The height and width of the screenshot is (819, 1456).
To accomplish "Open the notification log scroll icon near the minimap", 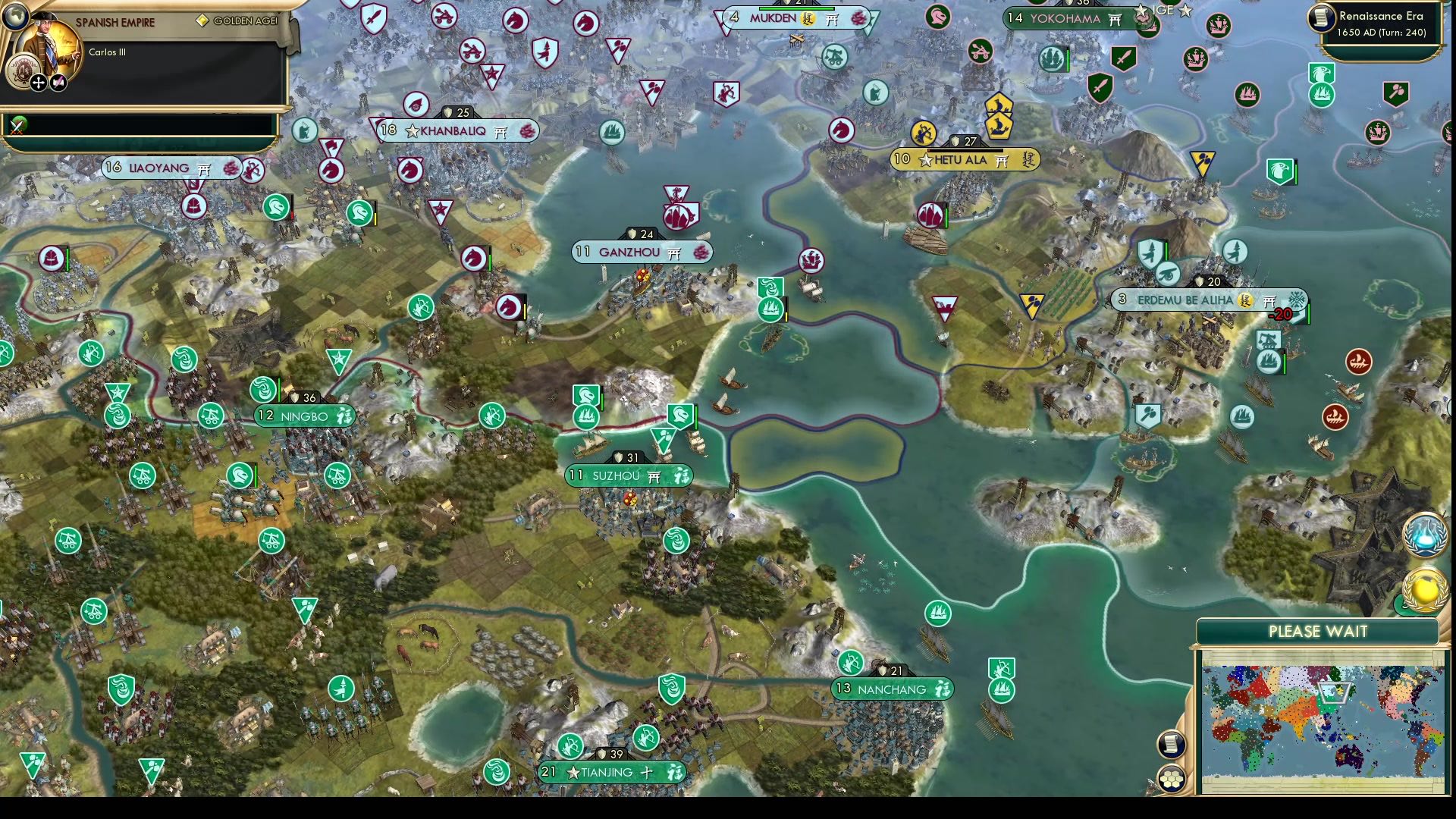I will (x=1172, y=745).
